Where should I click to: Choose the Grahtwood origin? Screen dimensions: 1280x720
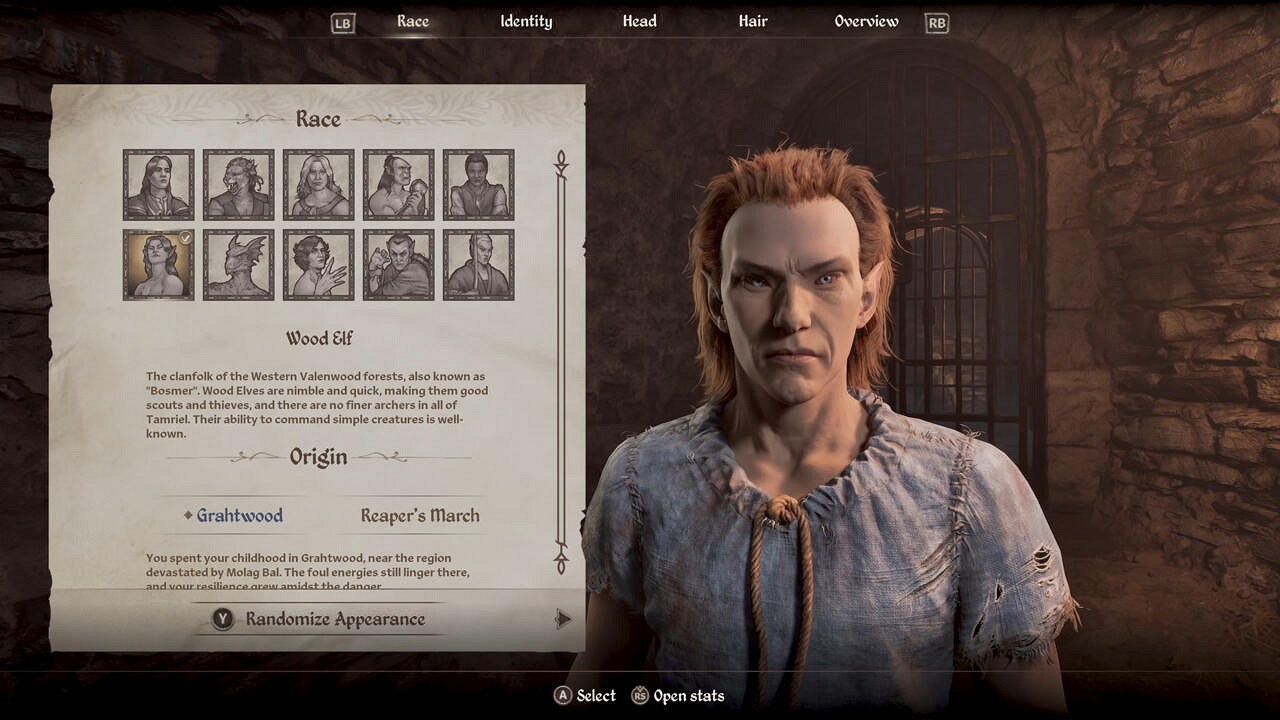tap(239, 516)
